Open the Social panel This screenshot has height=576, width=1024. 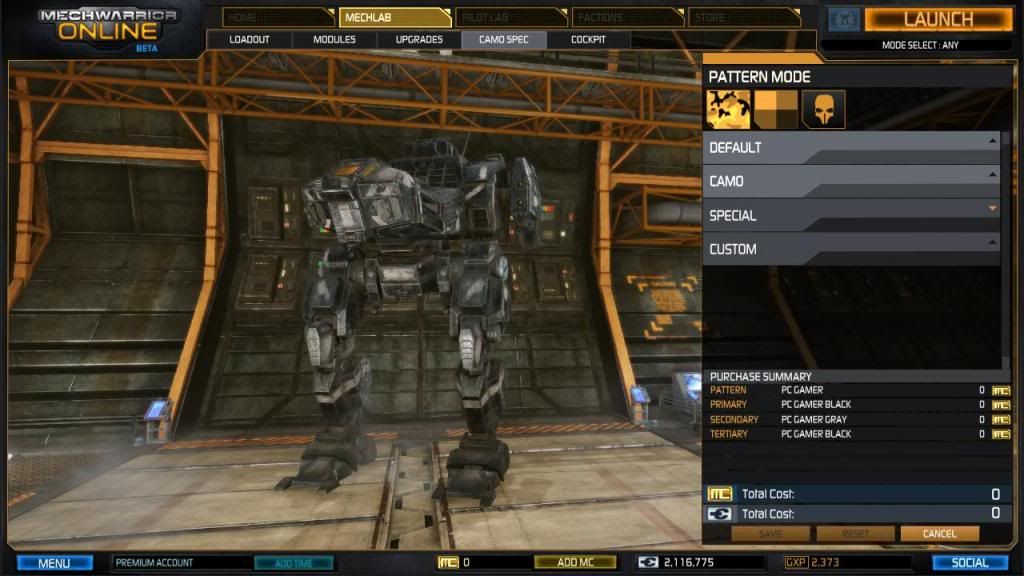[x=969, y=563]
